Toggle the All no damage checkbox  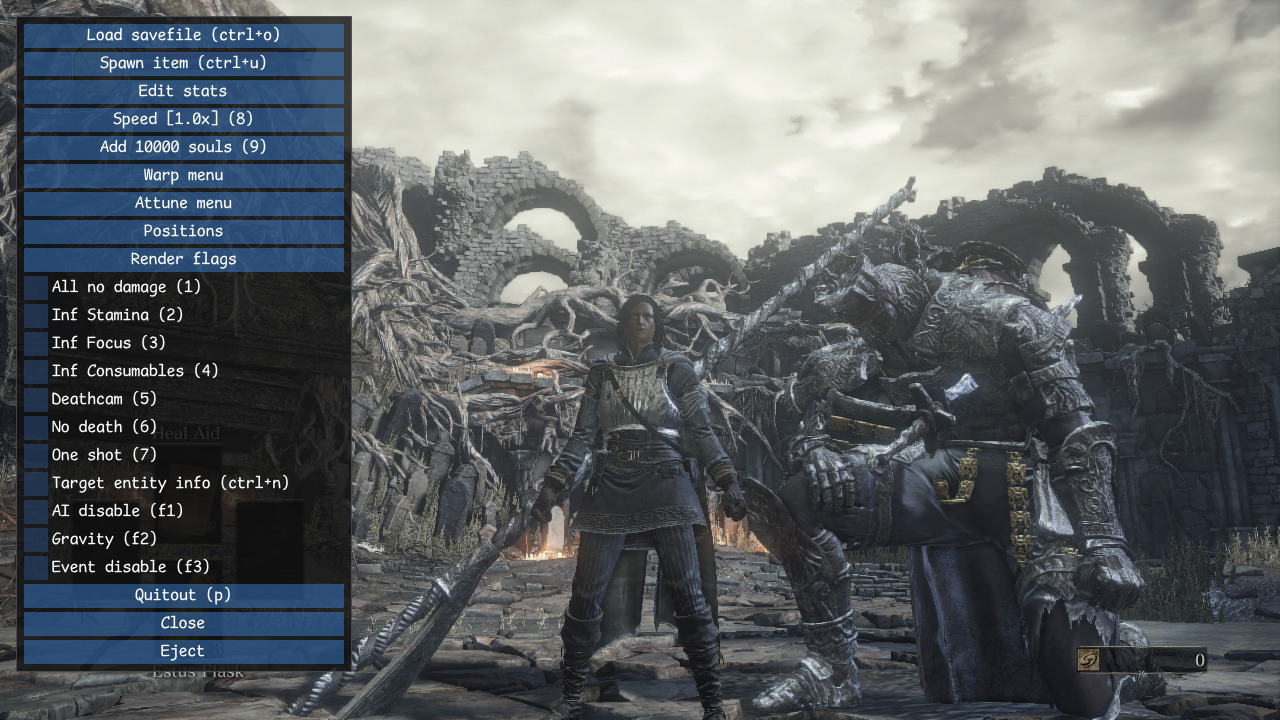pos(36,287)
